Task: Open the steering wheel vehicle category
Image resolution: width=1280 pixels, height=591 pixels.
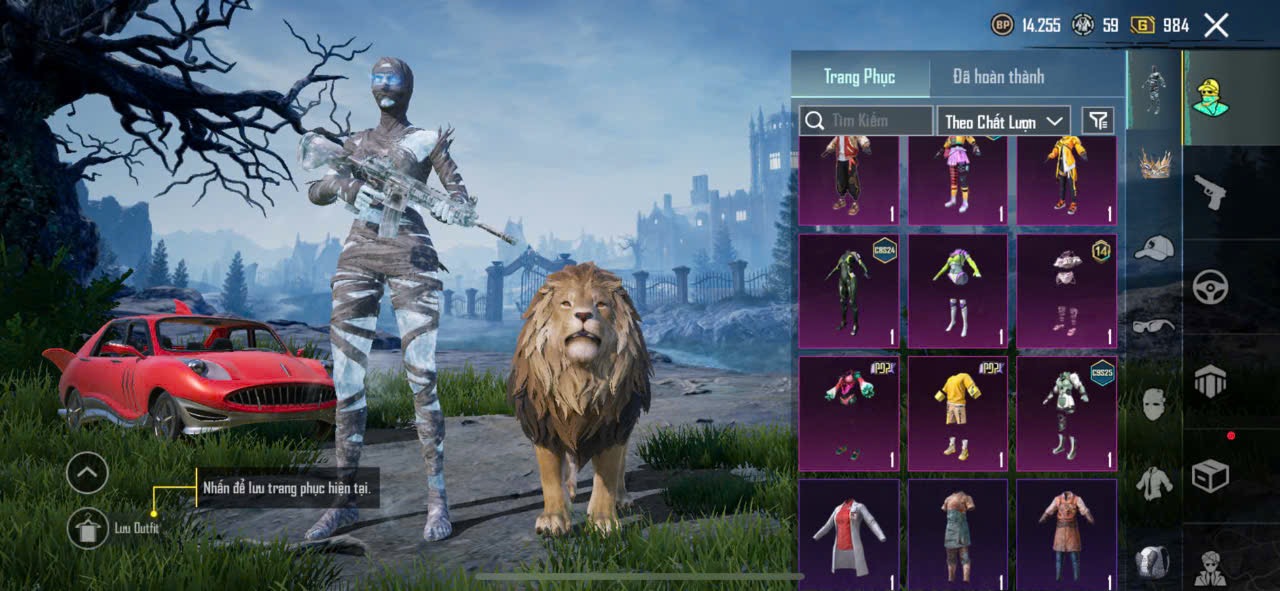Action: pyautogui.click(x=1210, y=287)
